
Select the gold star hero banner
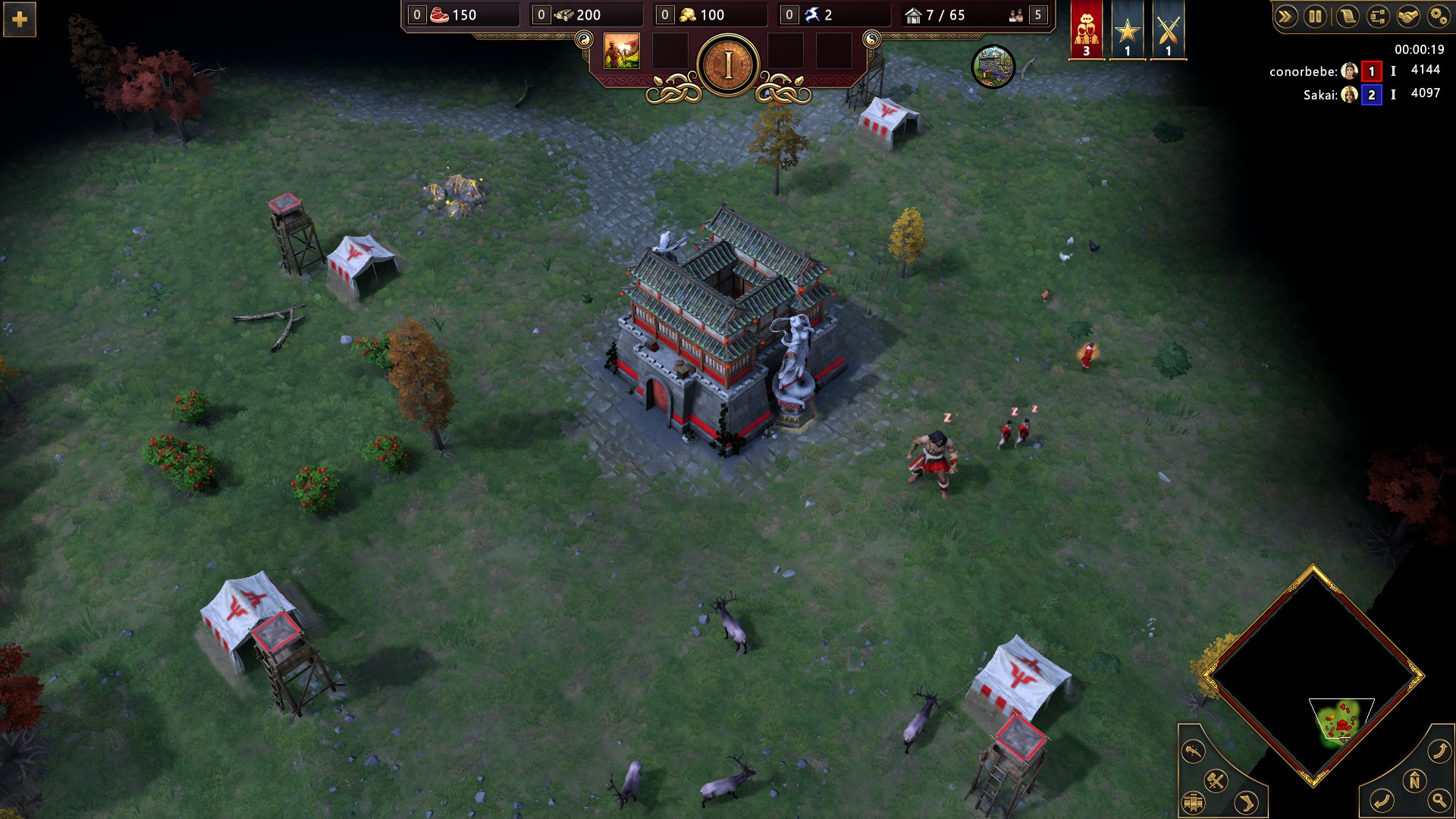click(1127, 30)
